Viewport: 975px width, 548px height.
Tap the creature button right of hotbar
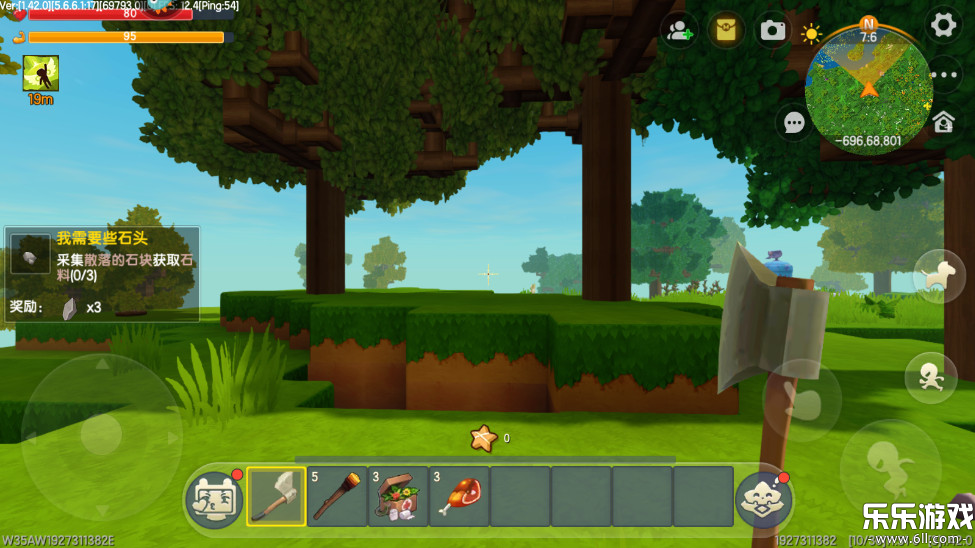[x=764, y=499]
